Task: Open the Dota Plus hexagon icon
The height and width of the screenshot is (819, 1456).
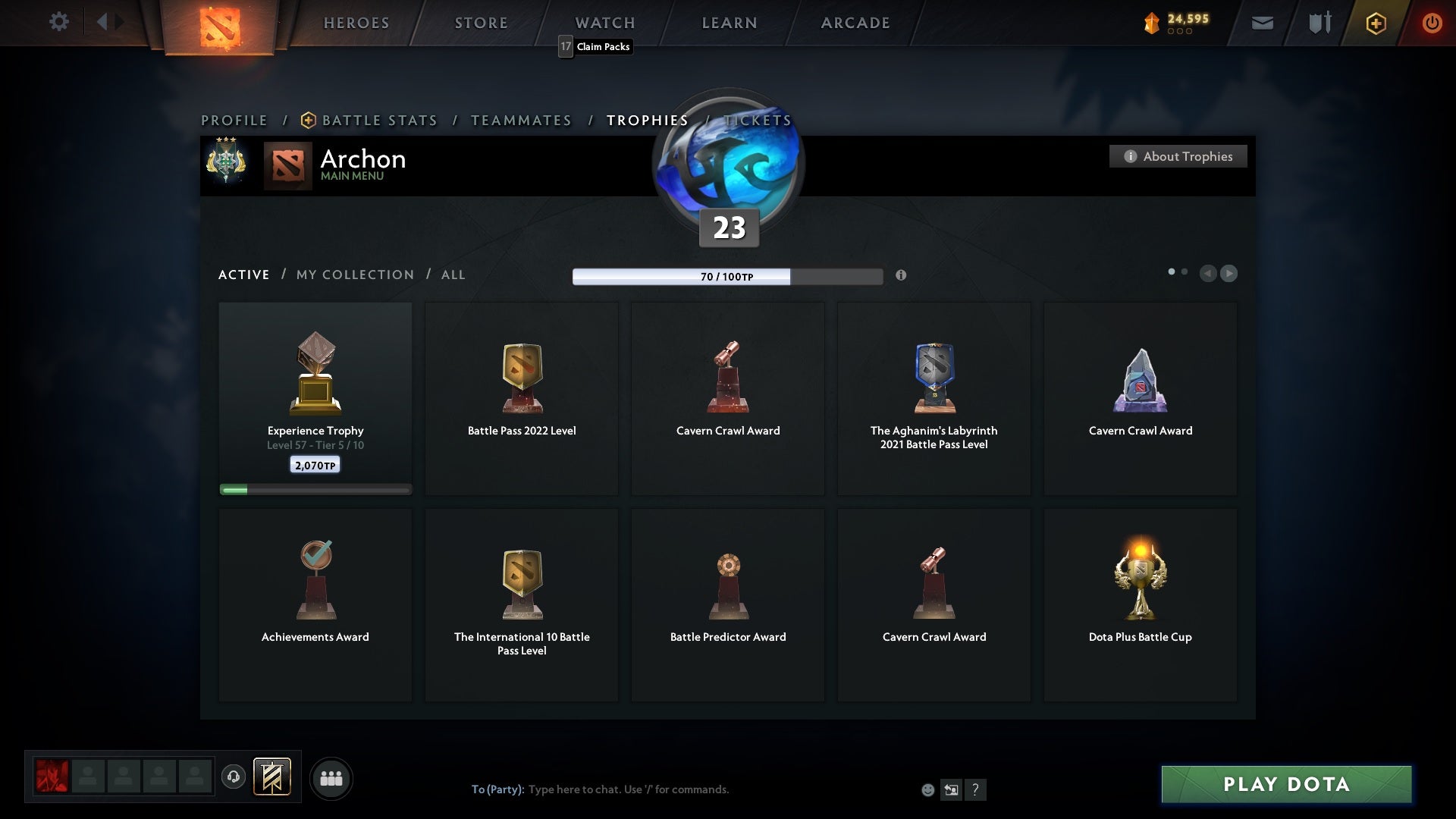Action: (x=1376, y=23)
